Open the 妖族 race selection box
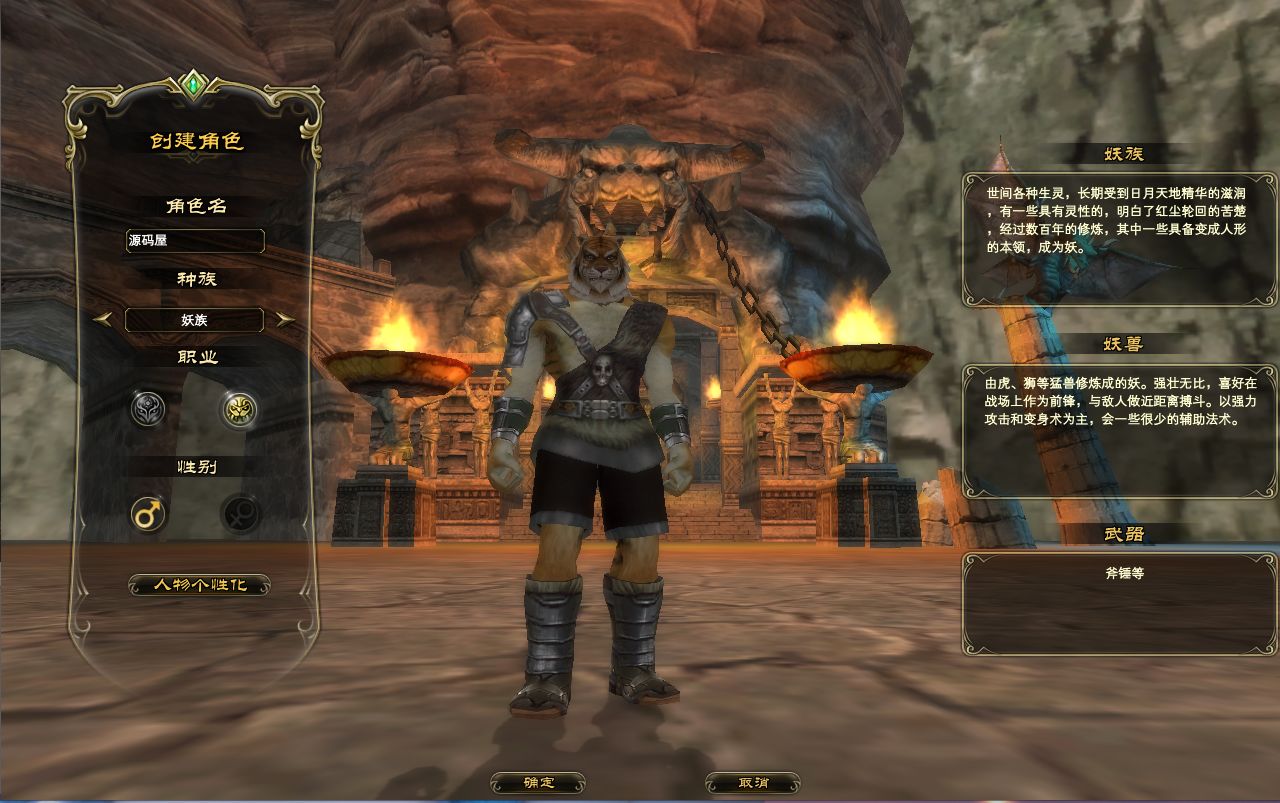Screen dimensions: 1280x803 pyautogui.click(x=195, y=320)
